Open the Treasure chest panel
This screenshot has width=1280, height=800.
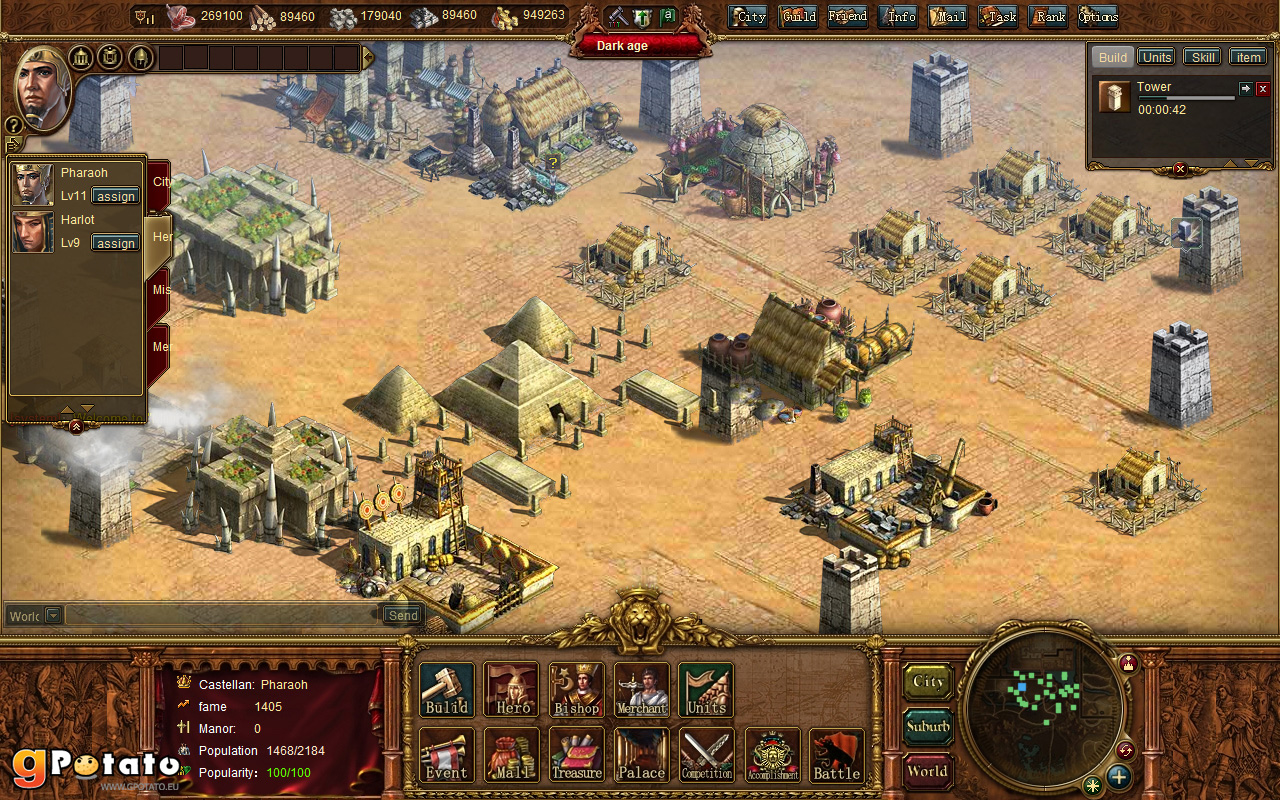(576, 754)
